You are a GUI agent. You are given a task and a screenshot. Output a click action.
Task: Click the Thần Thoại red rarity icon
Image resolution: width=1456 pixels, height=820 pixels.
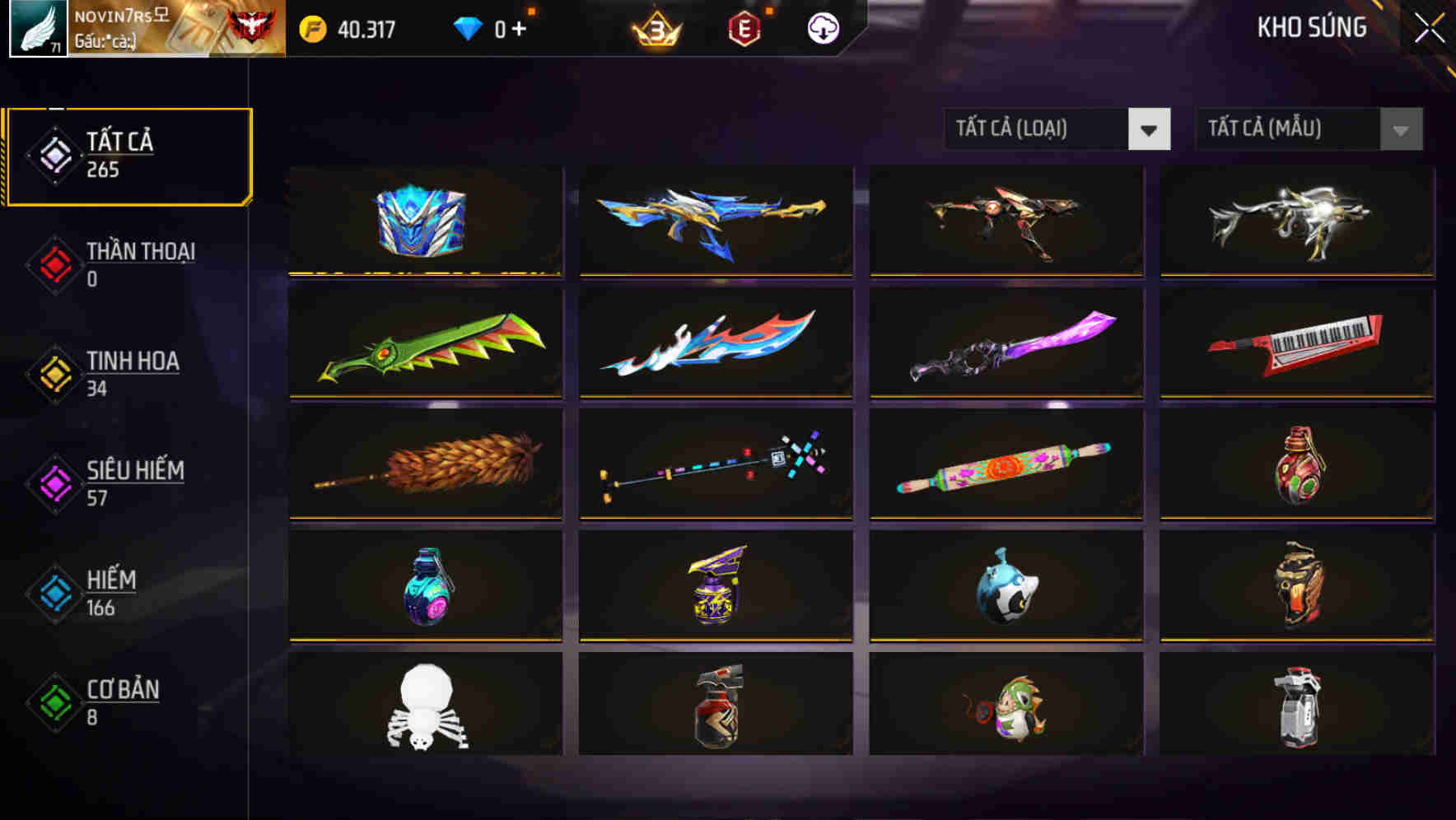52,265
